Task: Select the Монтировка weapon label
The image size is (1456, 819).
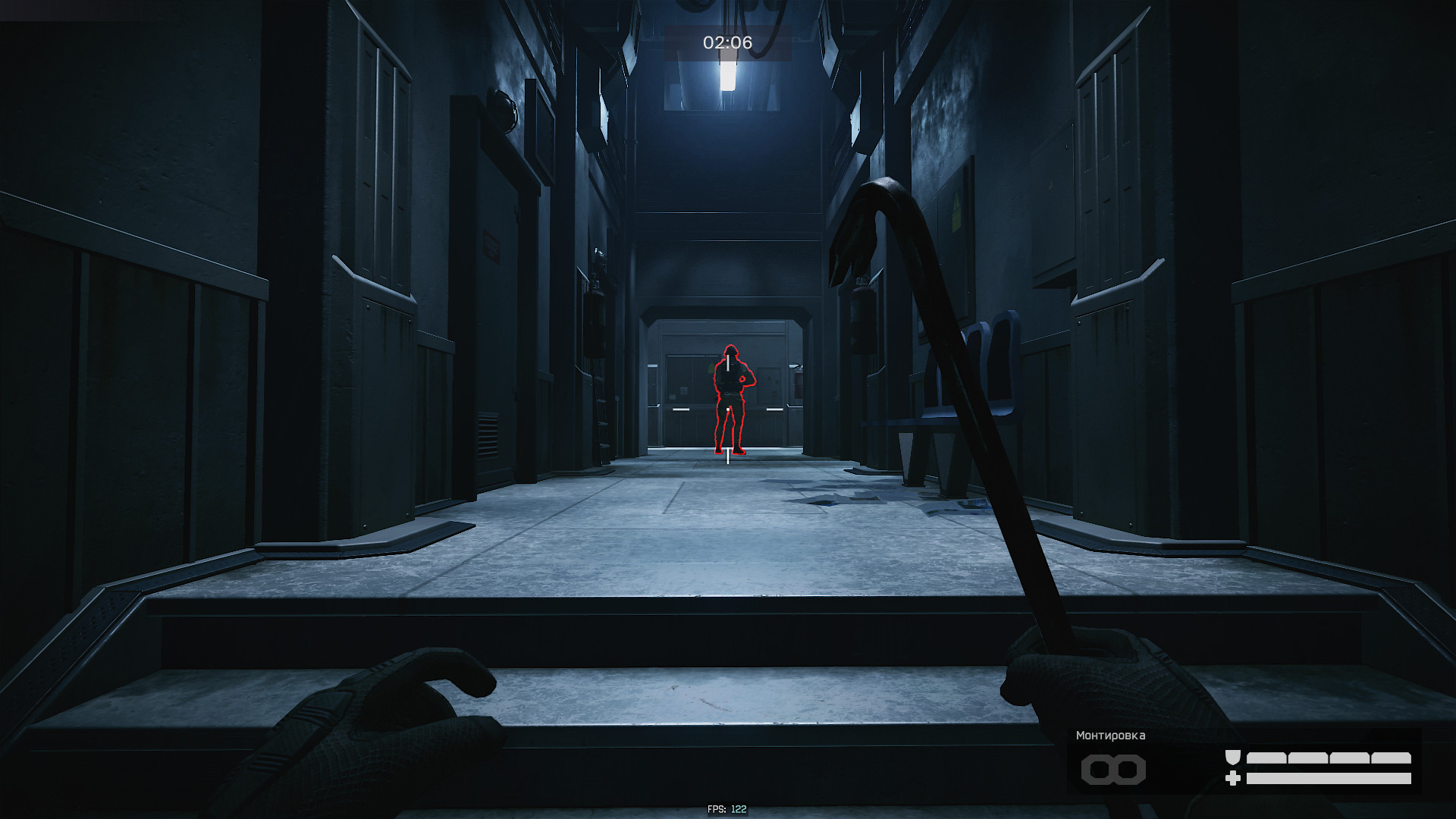Action: point(1110,736)
